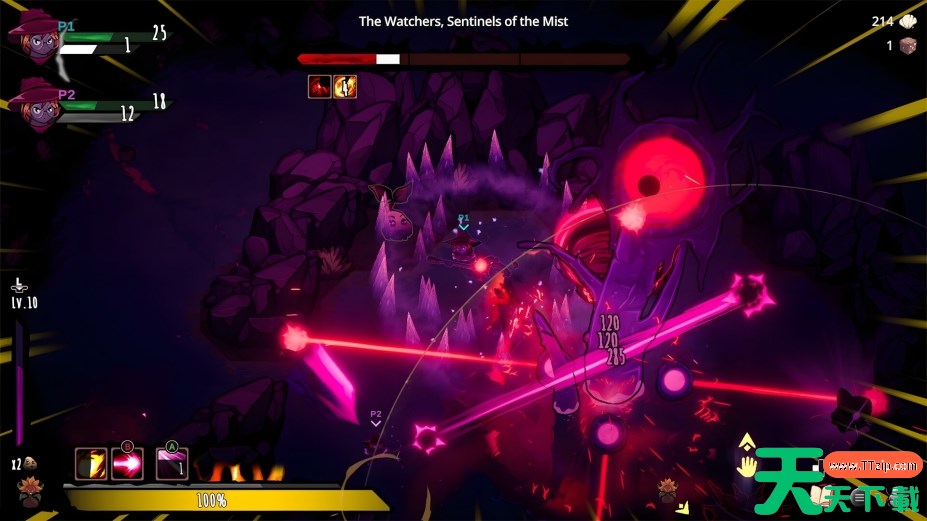927x521 pixels.
Task: Select the P2 witch portrait
Action: (33, 106)
